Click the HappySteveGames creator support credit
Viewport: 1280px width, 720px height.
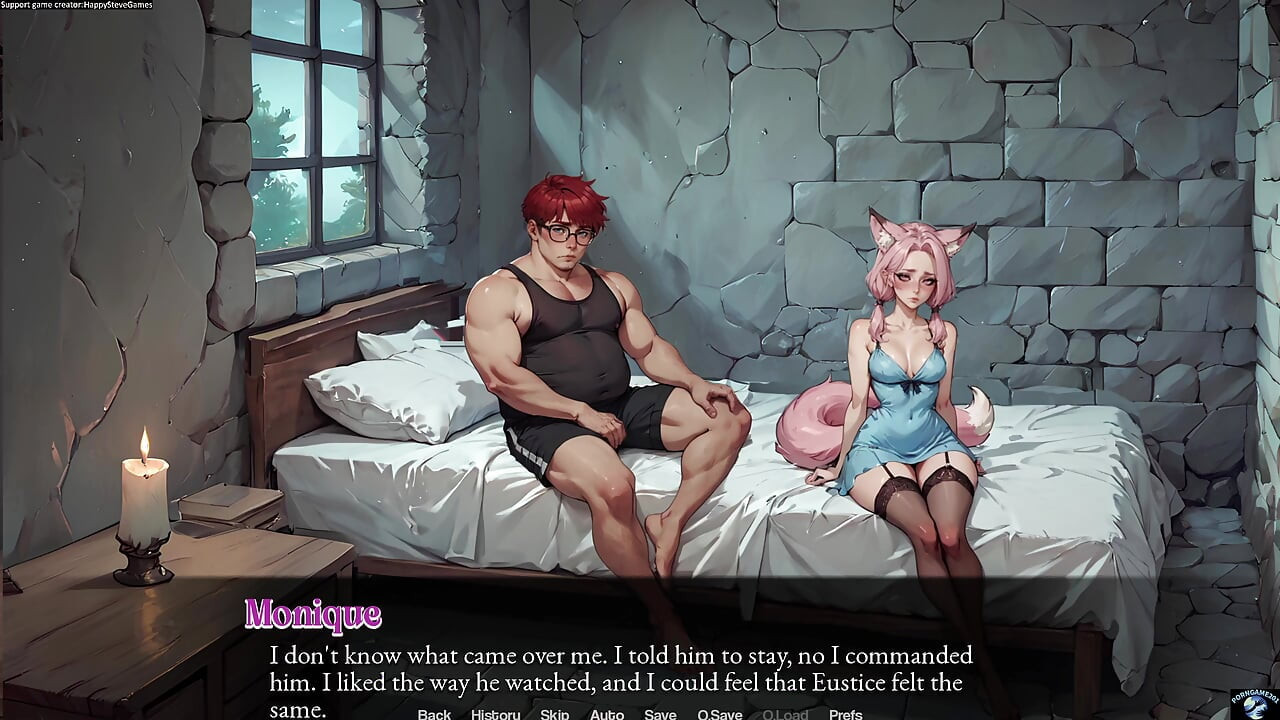pos(76,5)
